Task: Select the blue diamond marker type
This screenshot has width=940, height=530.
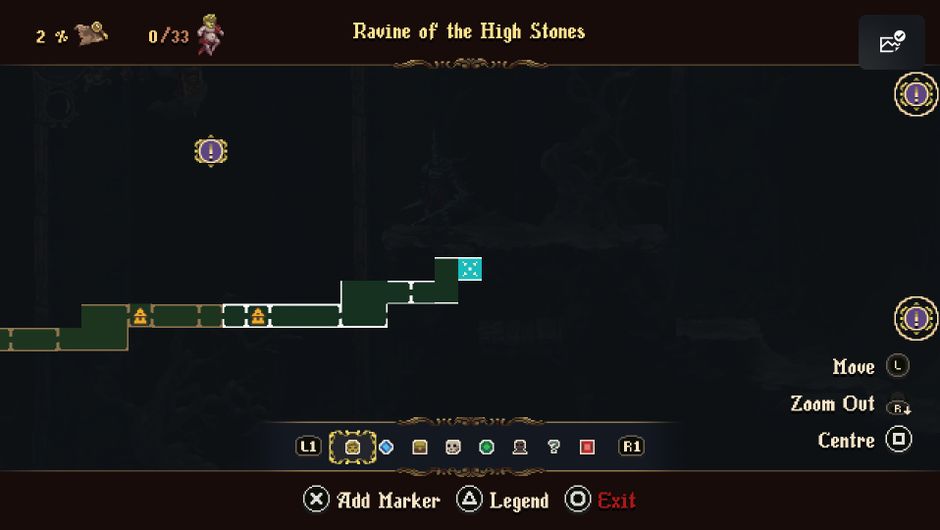Action: (386, 447)
